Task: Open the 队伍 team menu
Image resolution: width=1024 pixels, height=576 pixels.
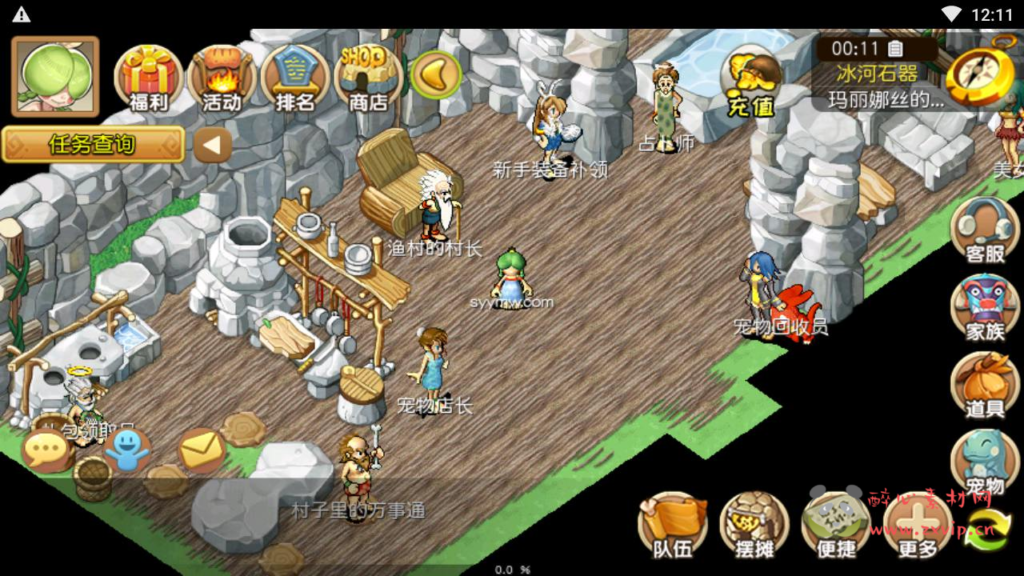Action: (x=673, y=525)
